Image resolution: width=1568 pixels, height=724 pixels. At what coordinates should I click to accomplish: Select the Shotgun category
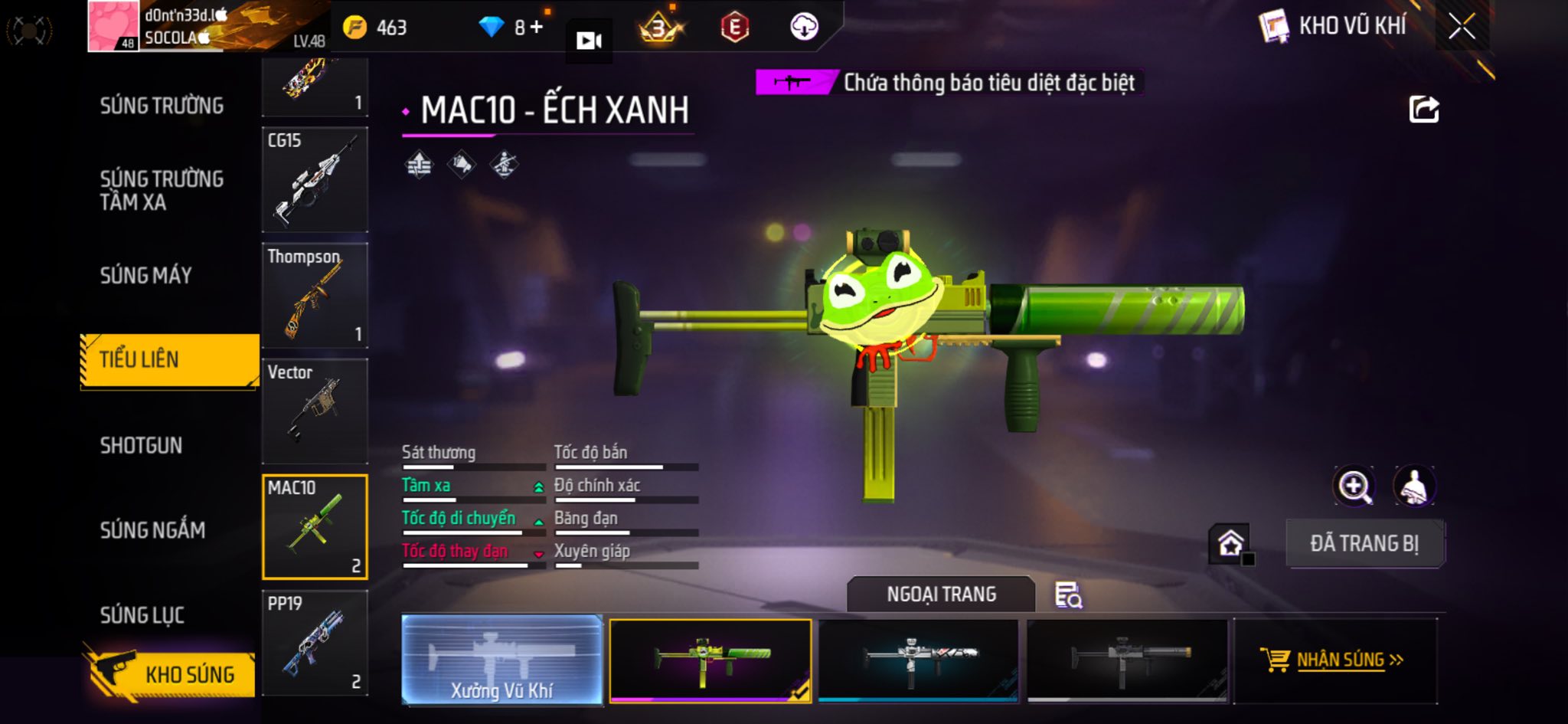pyautogui.click(x=141, y=446)
